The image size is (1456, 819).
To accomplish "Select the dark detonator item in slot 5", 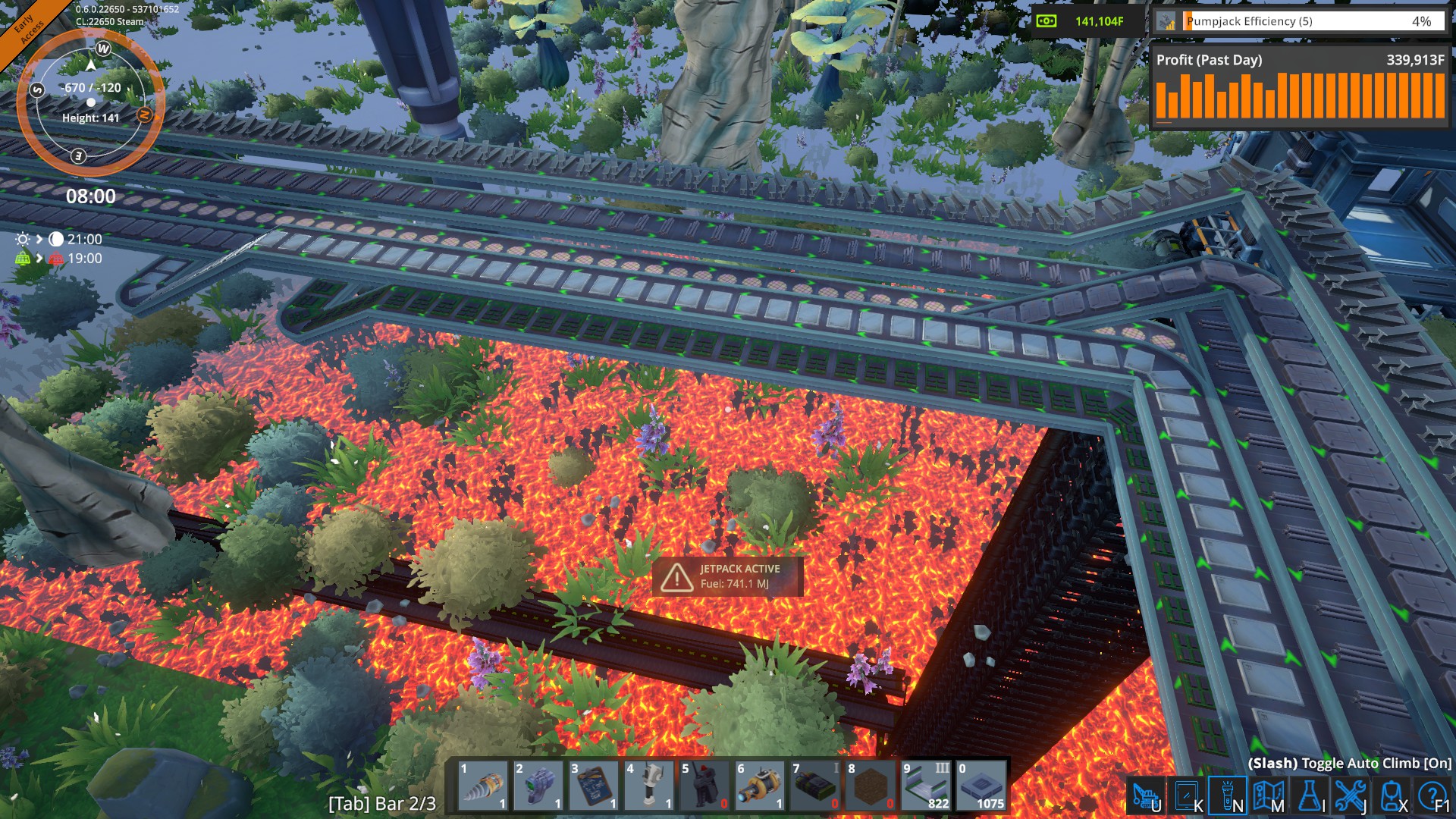I will point(704,786).
